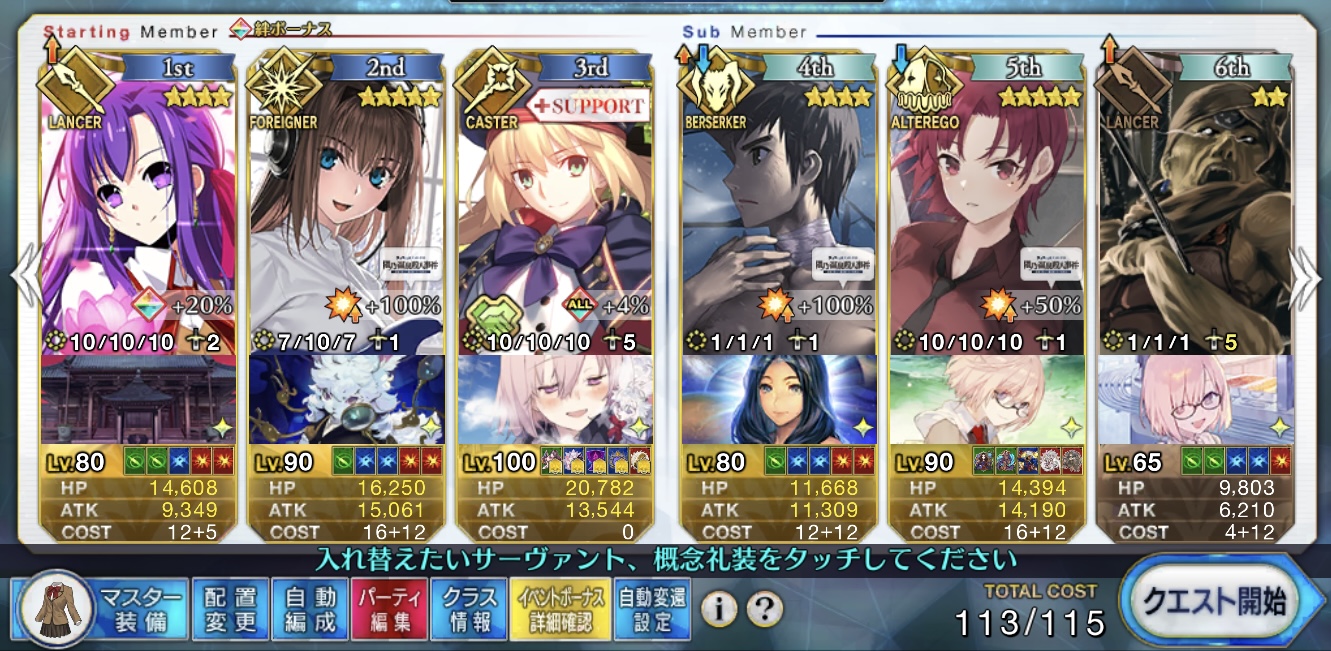1331x651 pixels.
Task: Show クラス情報 class information
Action: [x=468, y=608]
